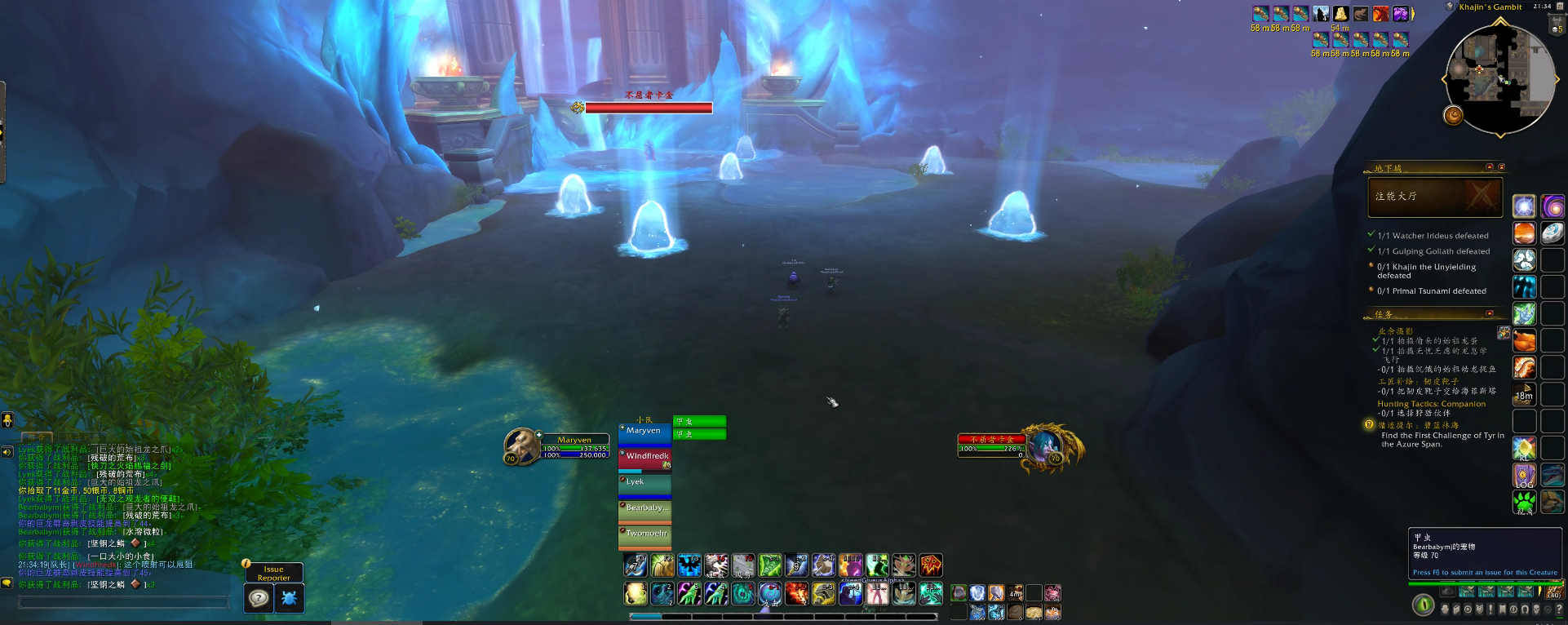Open the Hunting Tactics: Companion quest entry
Screen dimensions: 1568x625
[x=1431, y=404]
